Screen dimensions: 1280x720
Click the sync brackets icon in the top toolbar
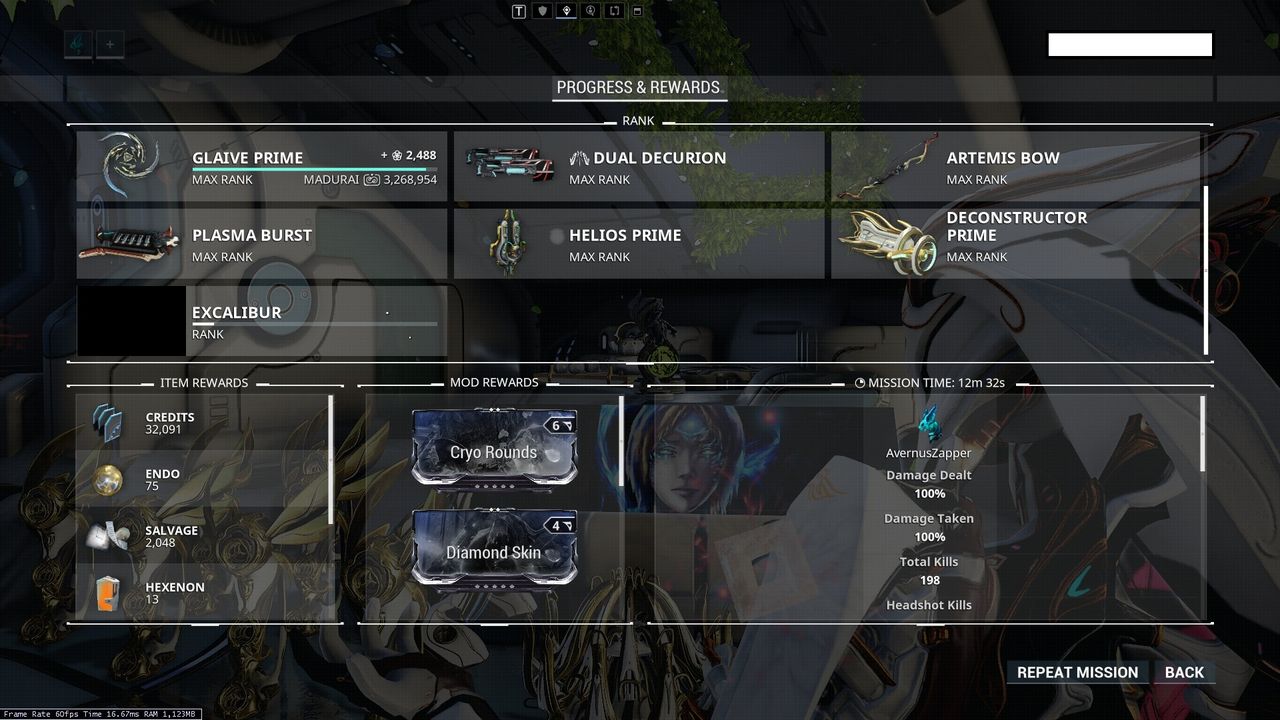click(613, 10)
